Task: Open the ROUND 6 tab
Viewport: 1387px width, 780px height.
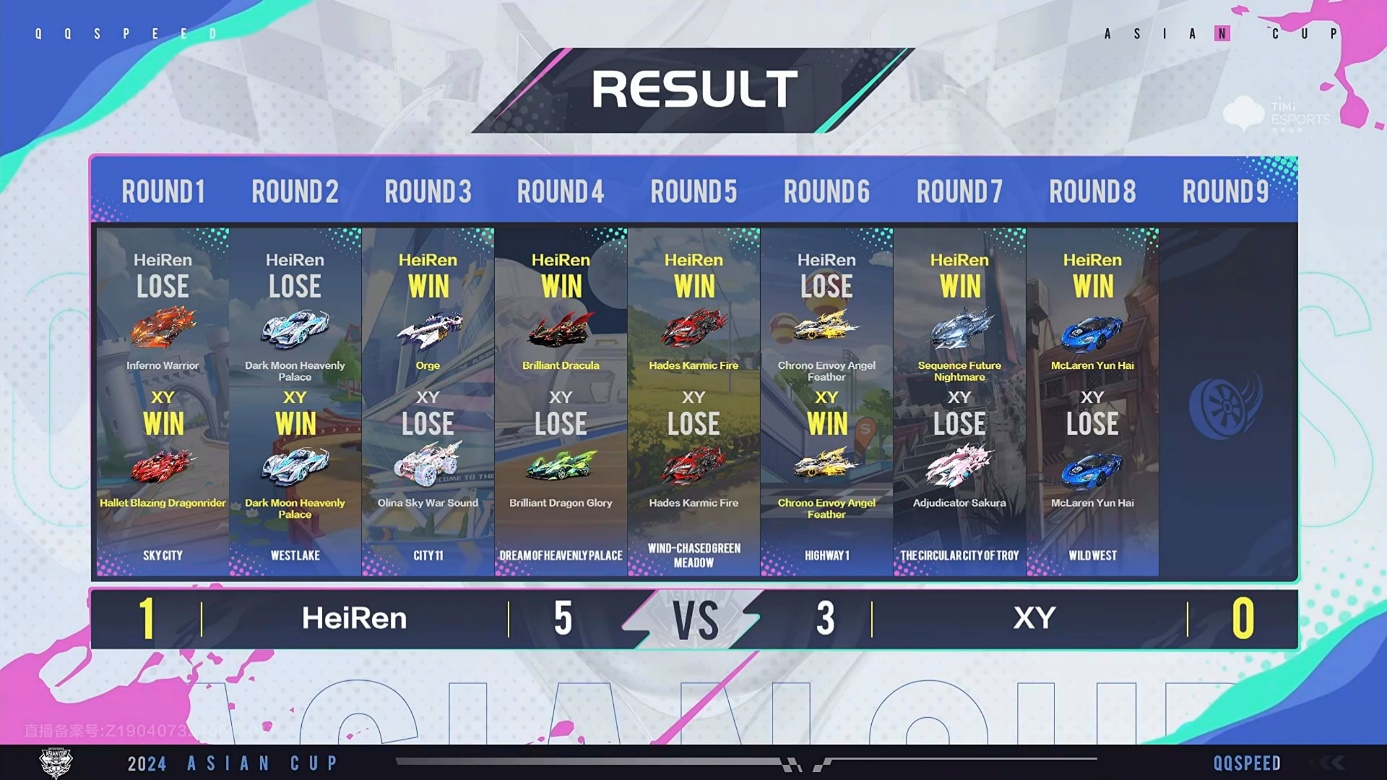Action: point(826,191)
